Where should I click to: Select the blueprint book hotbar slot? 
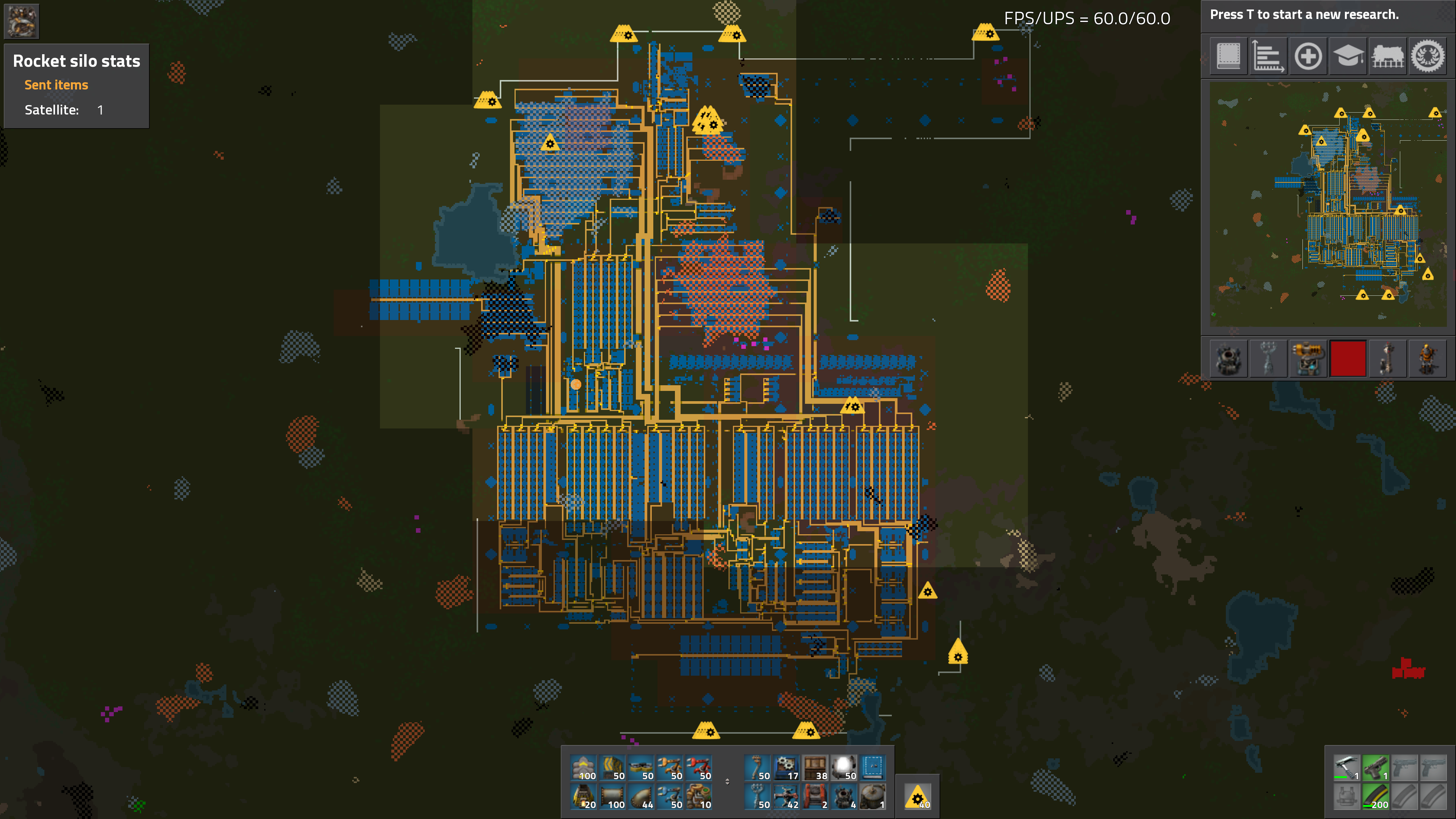click(x=873, y=768)
